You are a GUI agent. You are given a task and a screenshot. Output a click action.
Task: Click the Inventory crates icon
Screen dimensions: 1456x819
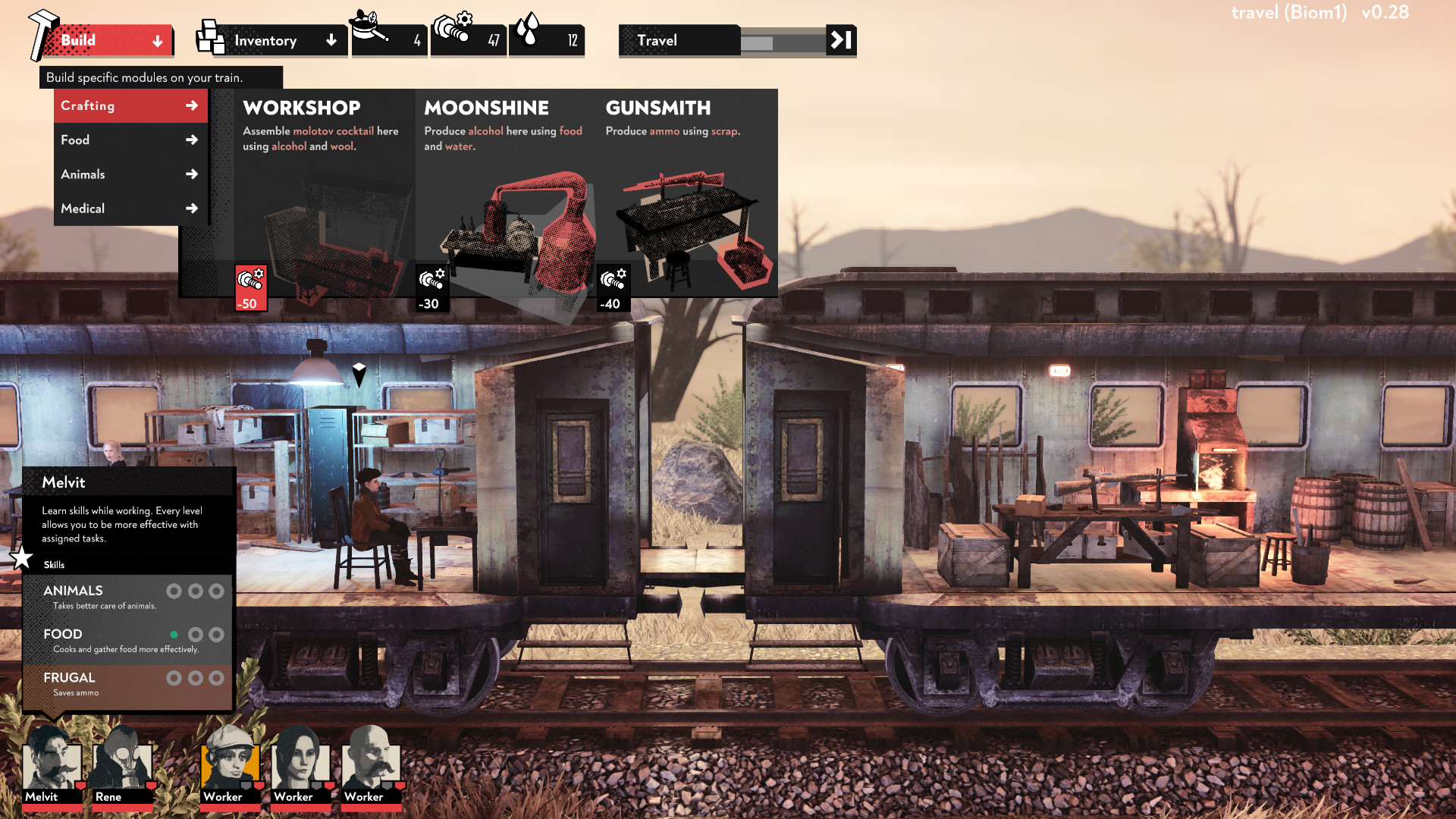(210, 36)
